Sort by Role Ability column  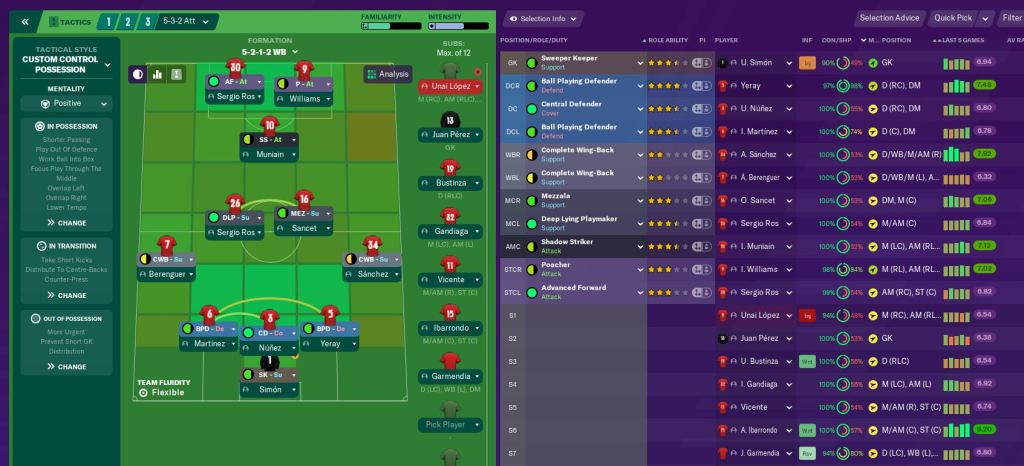[669, 40]
